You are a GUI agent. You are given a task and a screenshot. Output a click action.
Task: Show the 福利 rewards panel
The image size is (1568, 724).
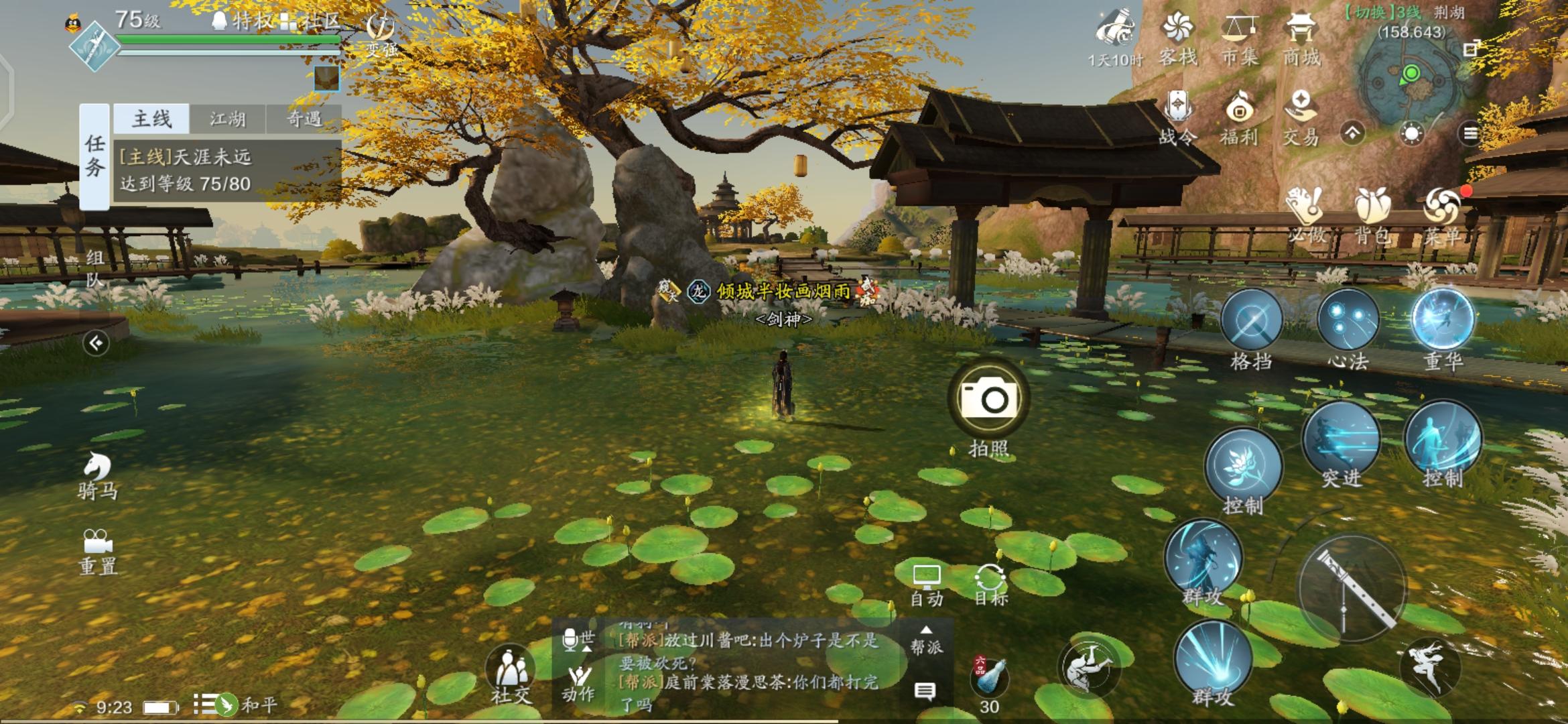1239,117
